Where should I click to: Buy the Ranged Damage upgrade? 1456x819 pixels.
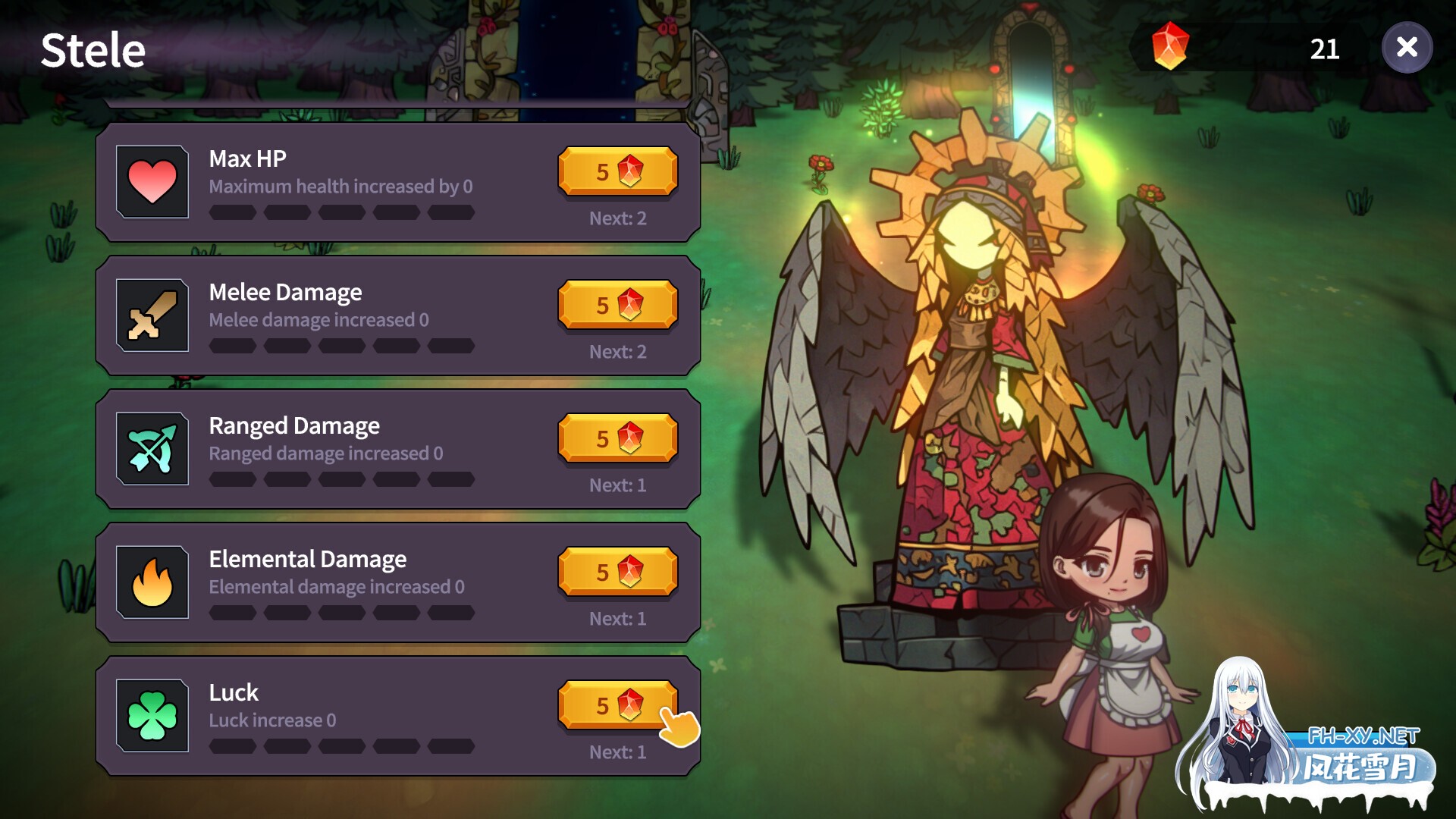617,438
